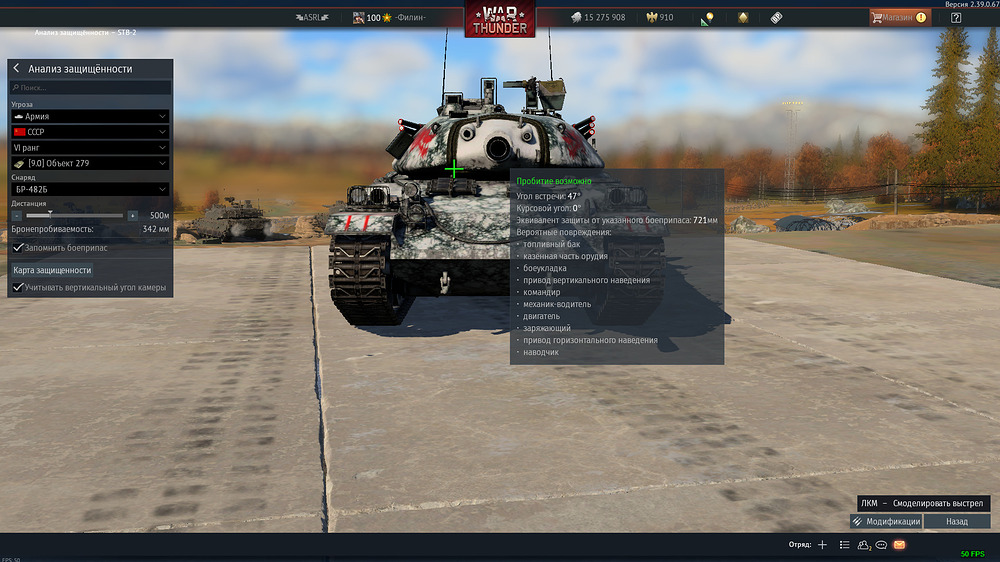The width and height of the screenshot is (1000, 562).
Task: Open the chat speech bubble icon
Action: (881, 545)
